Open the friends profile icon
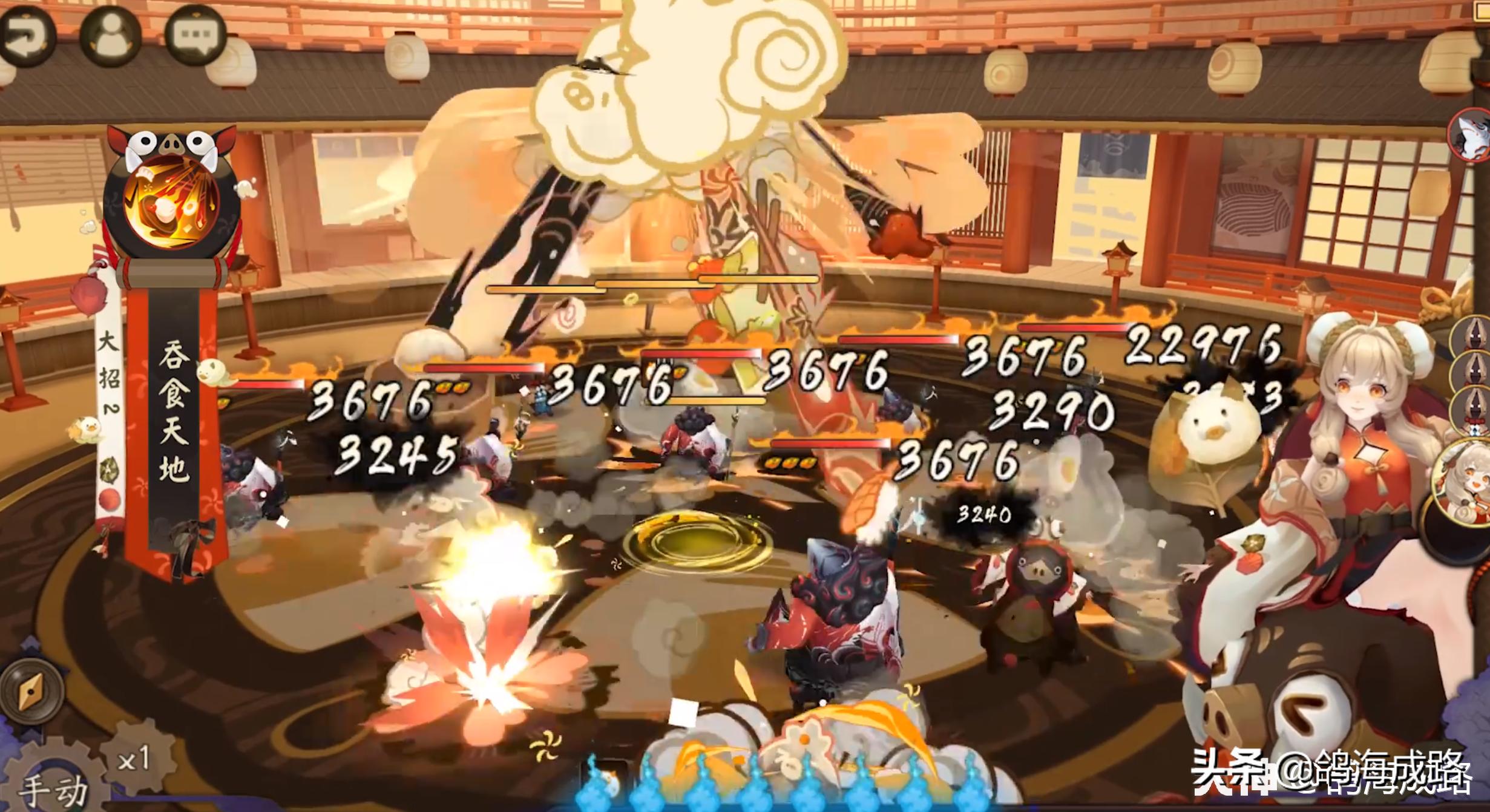Screen dimensions: 1490x812 pyautogui.click(x=110, y=35)
